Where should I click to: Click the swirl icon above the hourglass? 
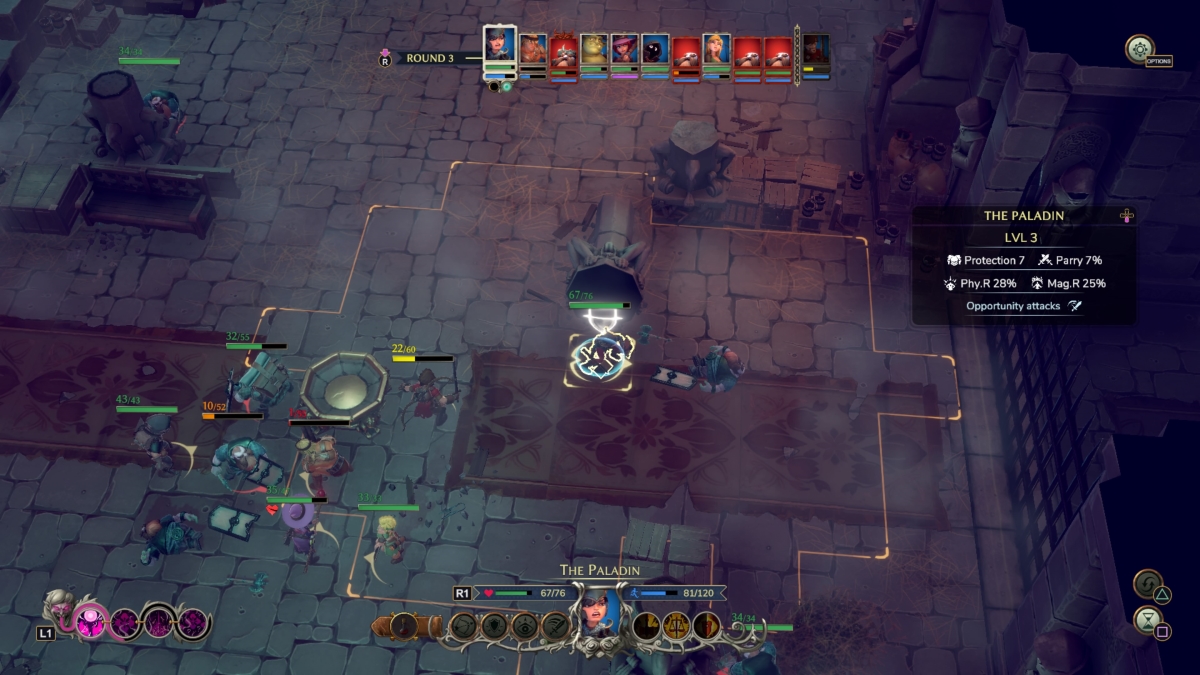(1148, 584)
